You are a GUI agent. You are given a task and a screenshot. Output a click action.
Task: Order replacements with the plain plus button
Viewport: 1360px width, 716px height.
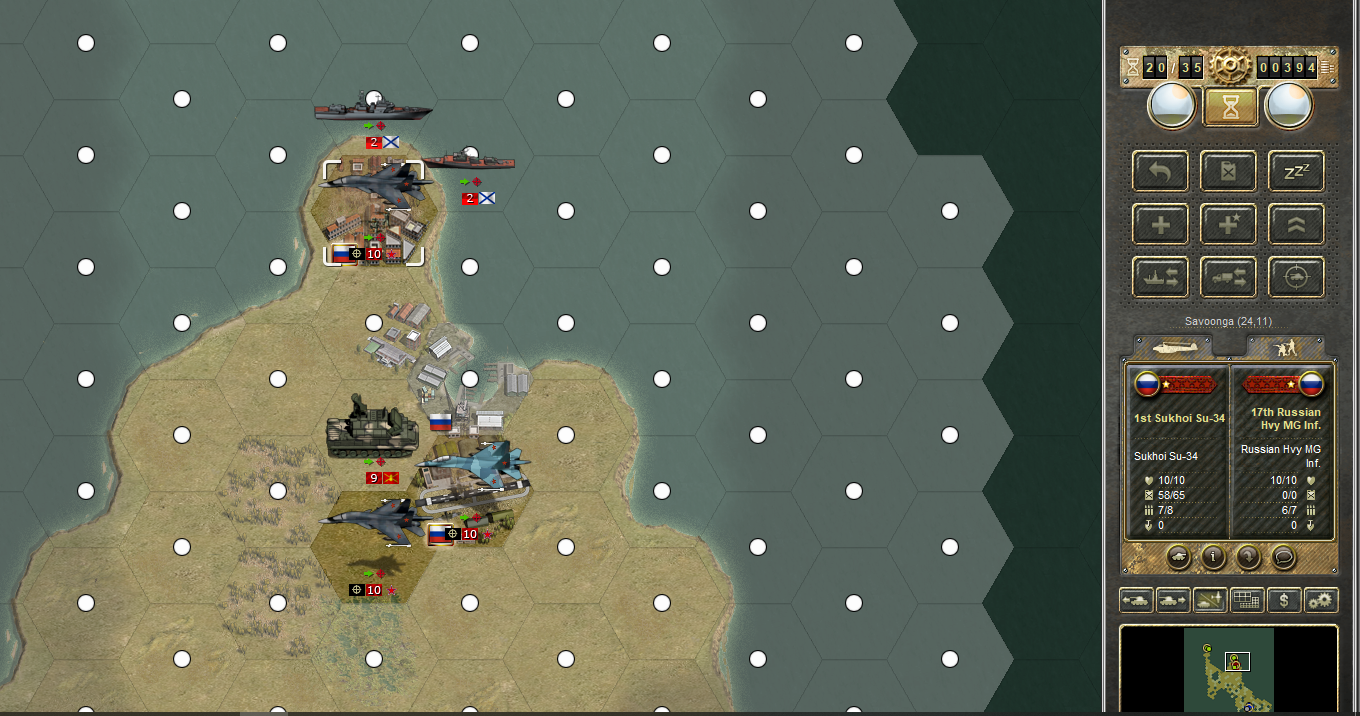tap(1161, 224)
